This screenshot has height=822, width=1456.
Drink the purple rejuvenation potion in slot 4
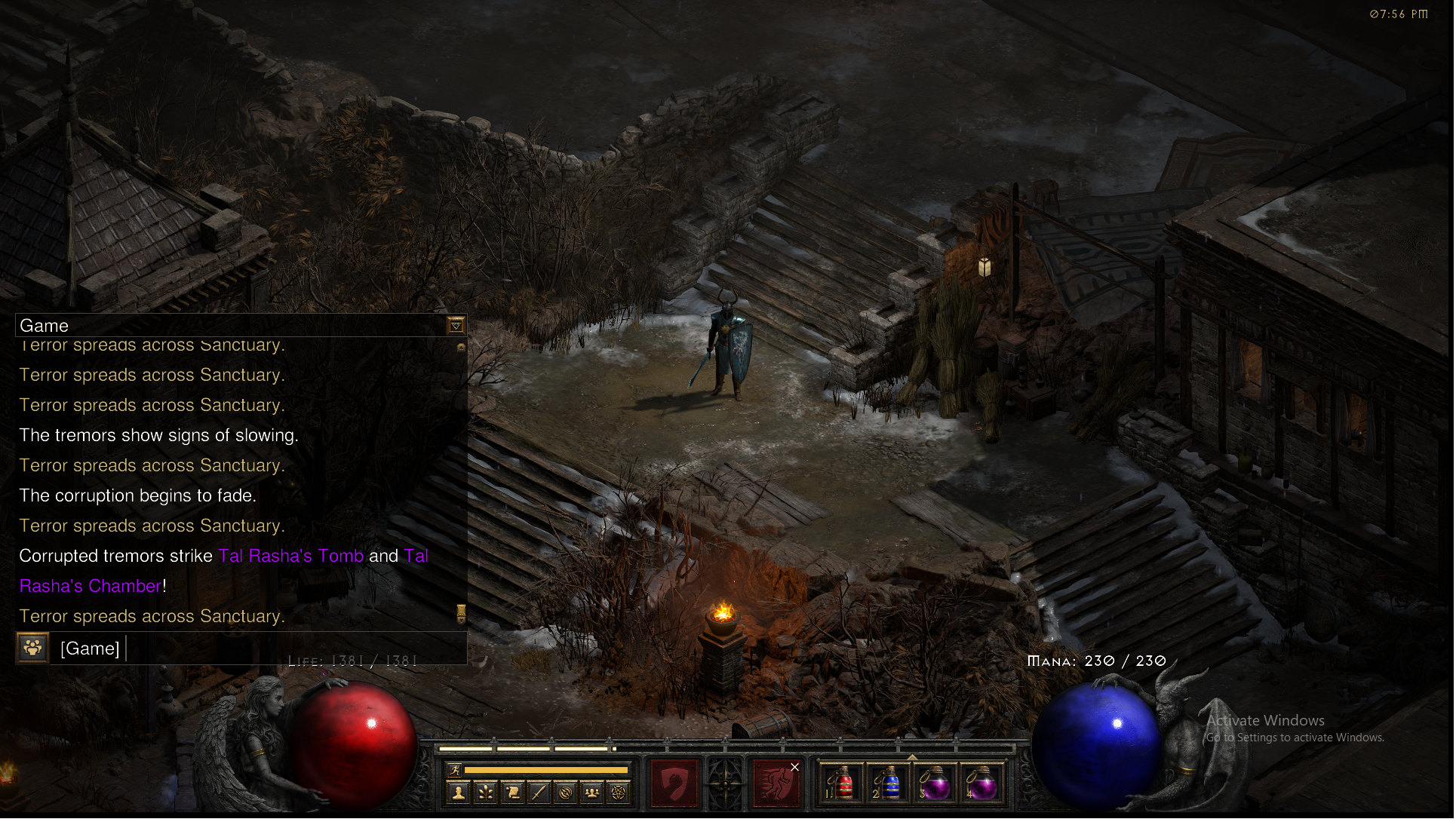coord(982,785)
